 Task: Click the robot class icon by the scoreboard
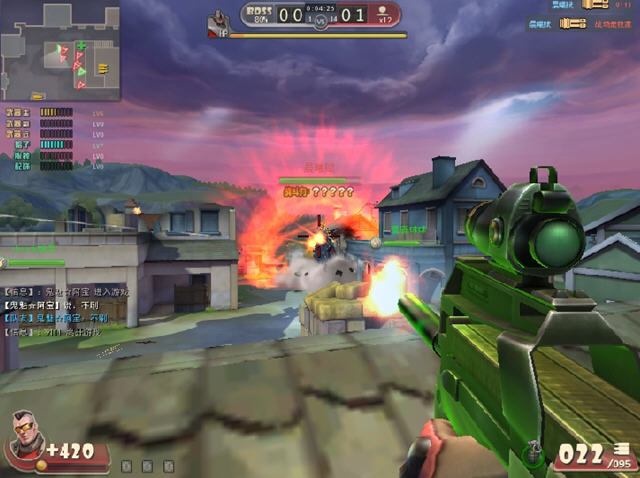tap(219, 20)
